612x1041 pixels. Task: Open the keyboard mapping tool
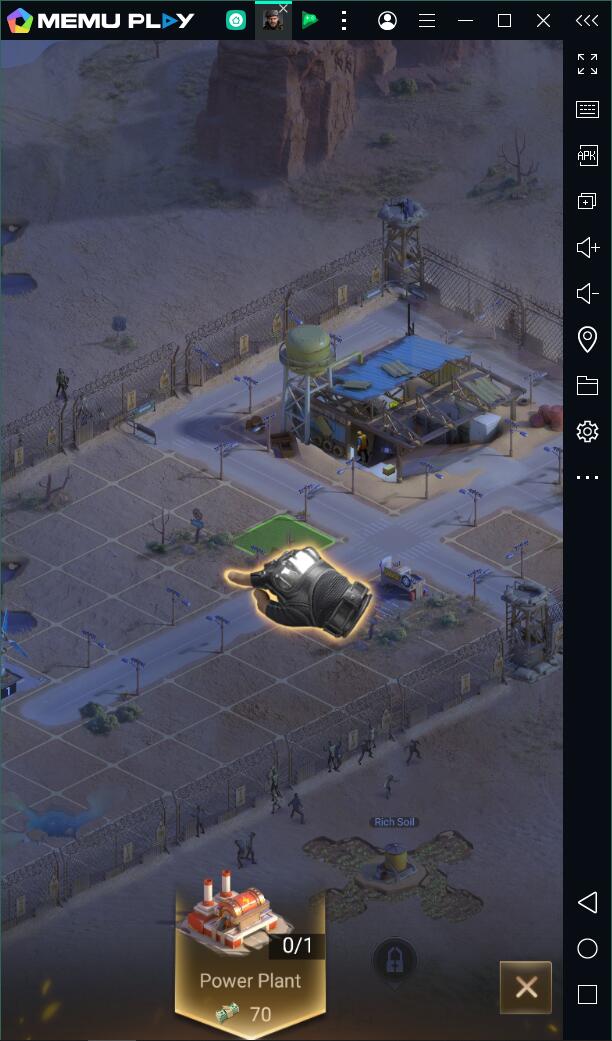tap(587, 110)
